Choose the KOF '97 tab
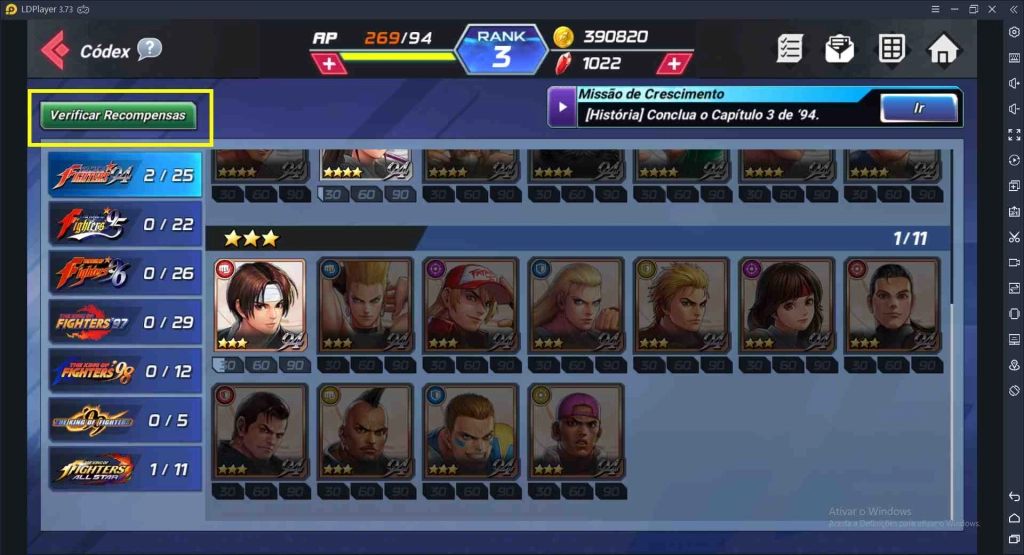The height and width of the screenshot is (555, 1024). click(125, 322)
